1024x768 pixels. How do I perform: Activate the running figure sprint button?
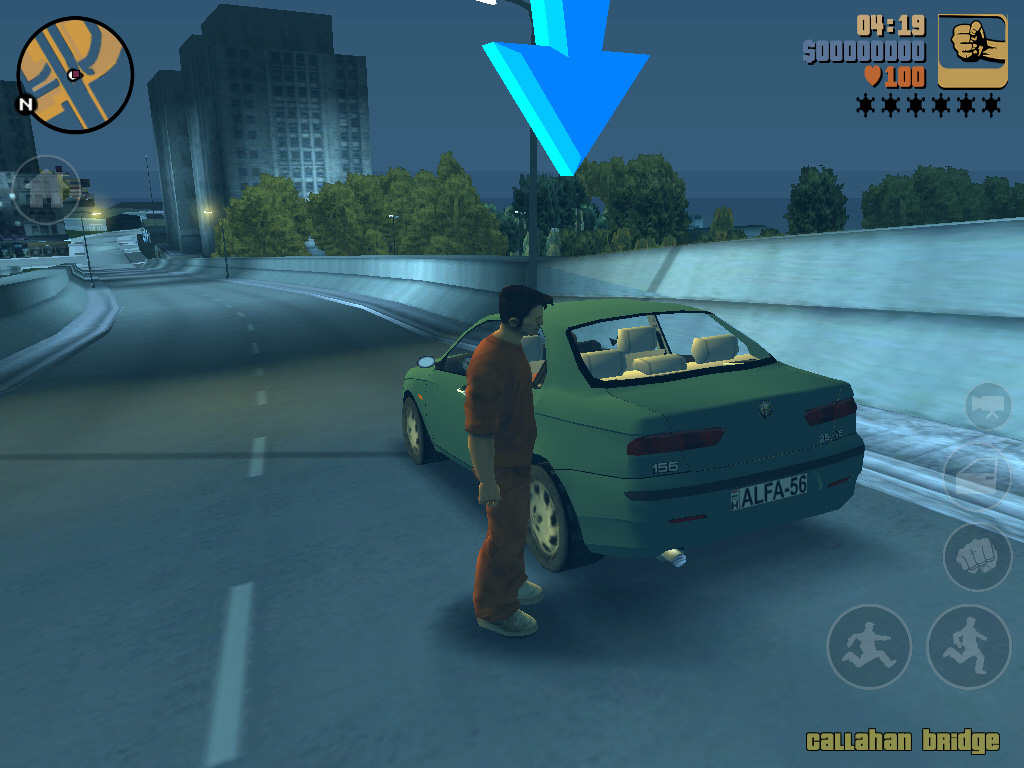click(x=969, y=647)
